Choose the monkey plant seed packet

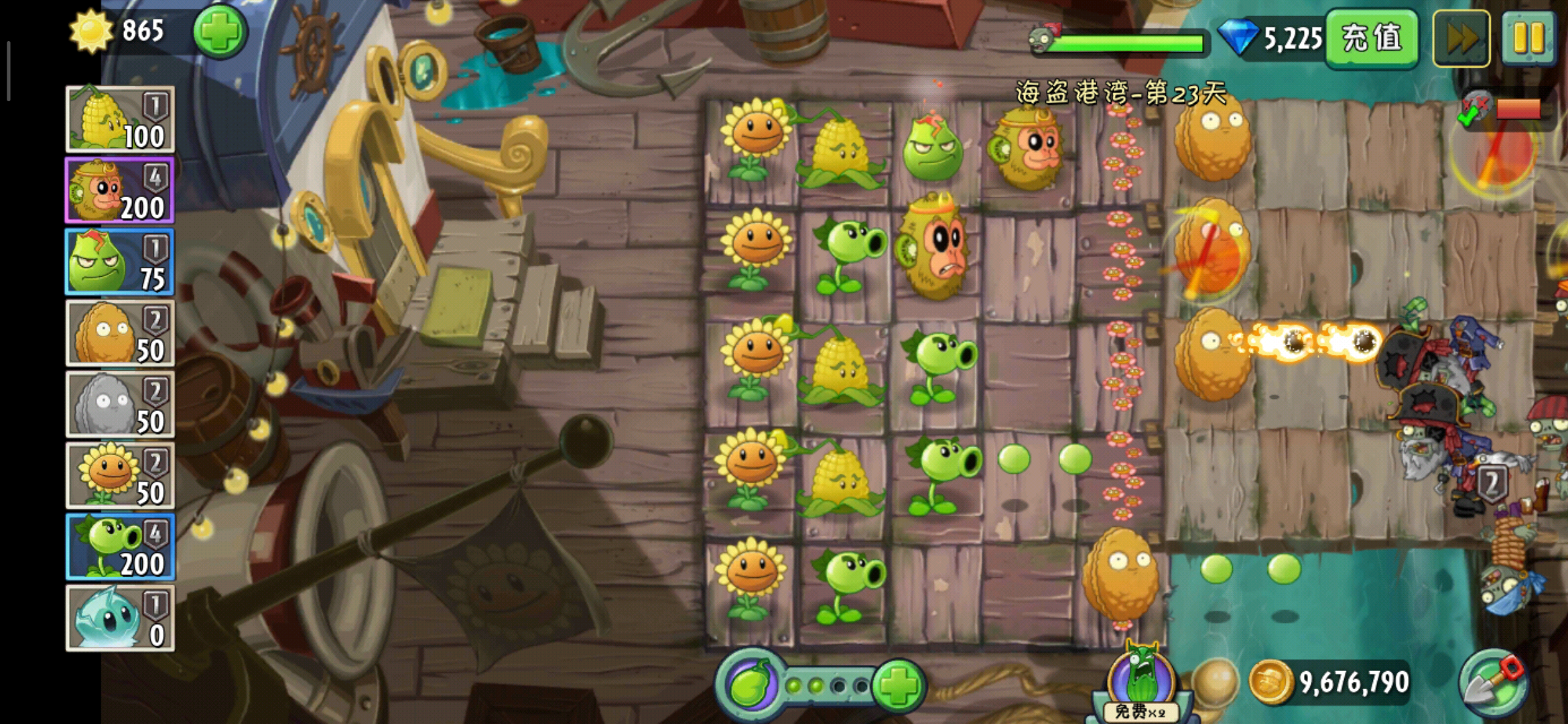pyautogui.click(x=120, y=191)
